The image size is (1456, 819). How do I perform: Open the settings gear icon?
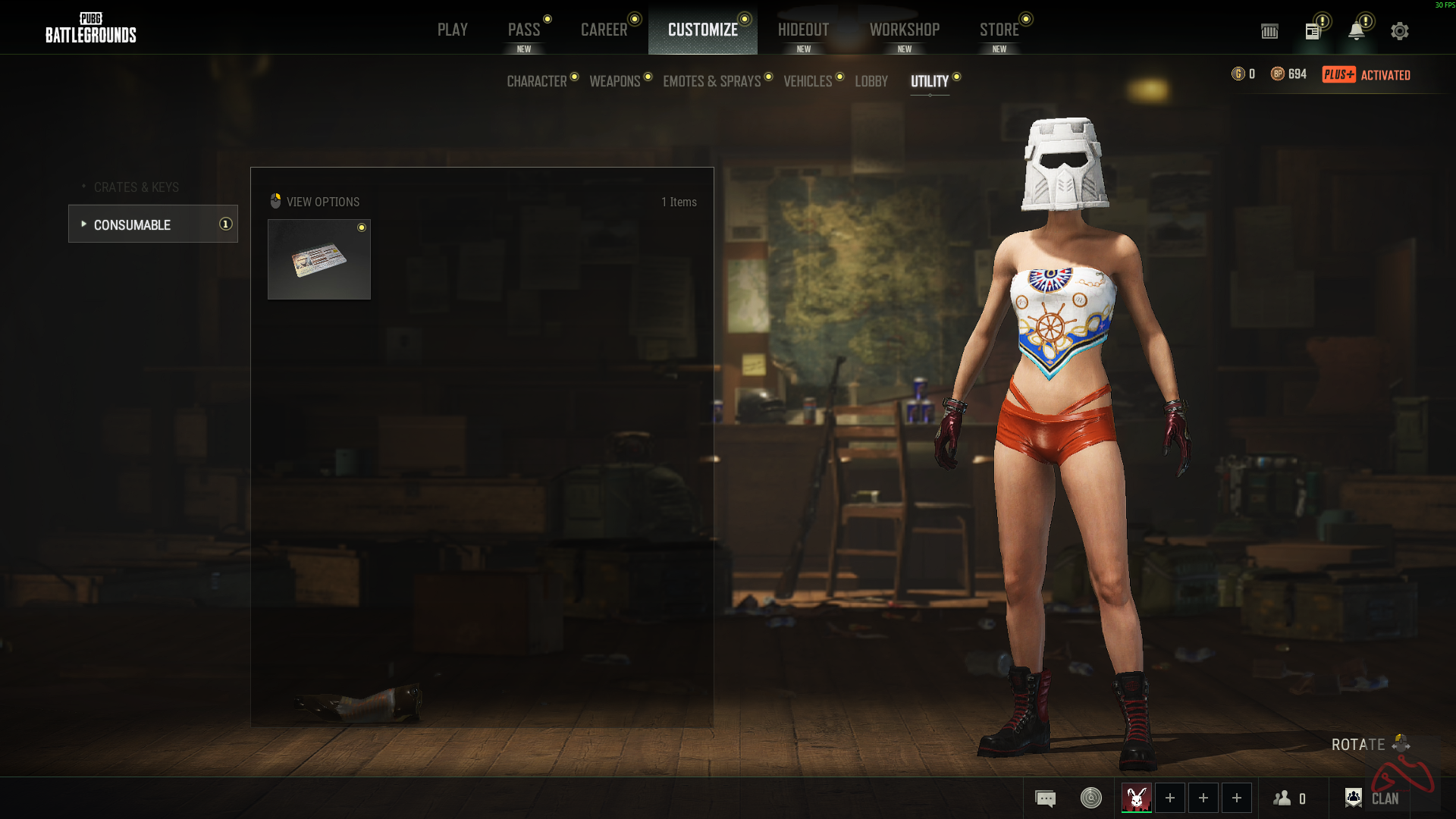[x=1399, y=31]
